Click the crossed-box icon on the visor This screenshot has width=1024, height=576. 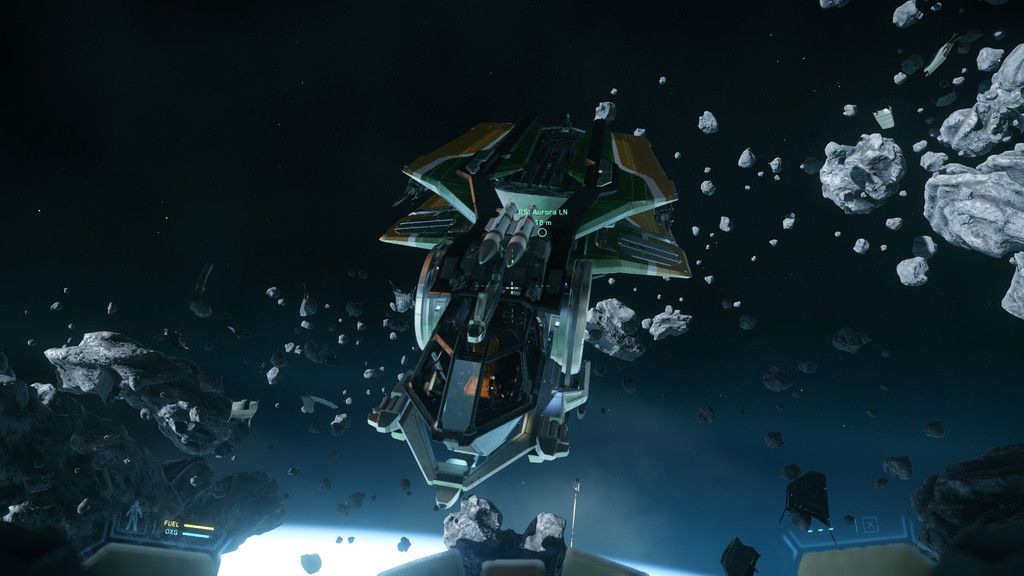pos(870,523)
